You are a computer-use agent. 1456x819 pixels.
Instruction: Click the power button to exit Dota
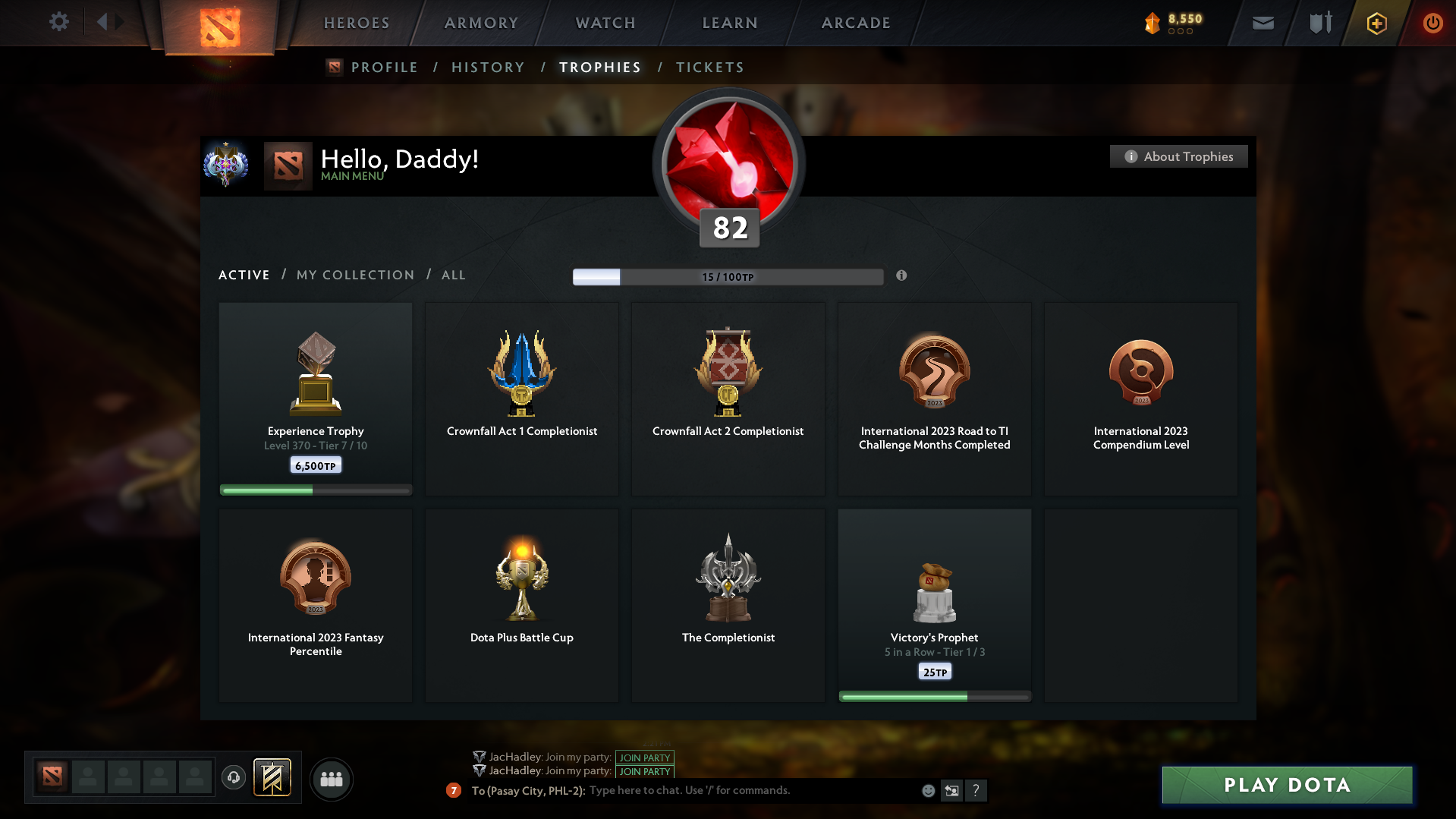[1432, 23]
